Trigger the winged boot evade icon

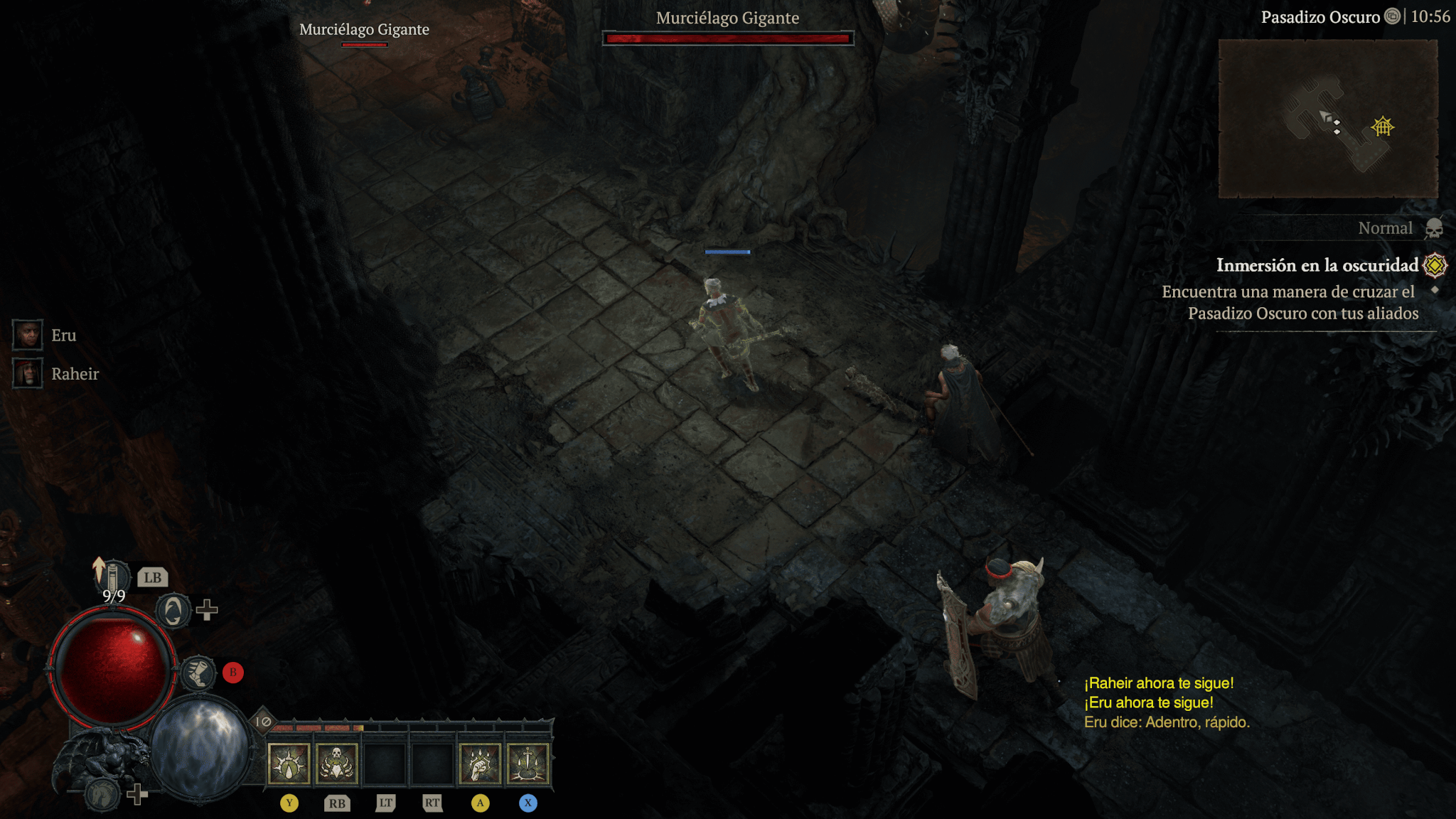point(198,673)
